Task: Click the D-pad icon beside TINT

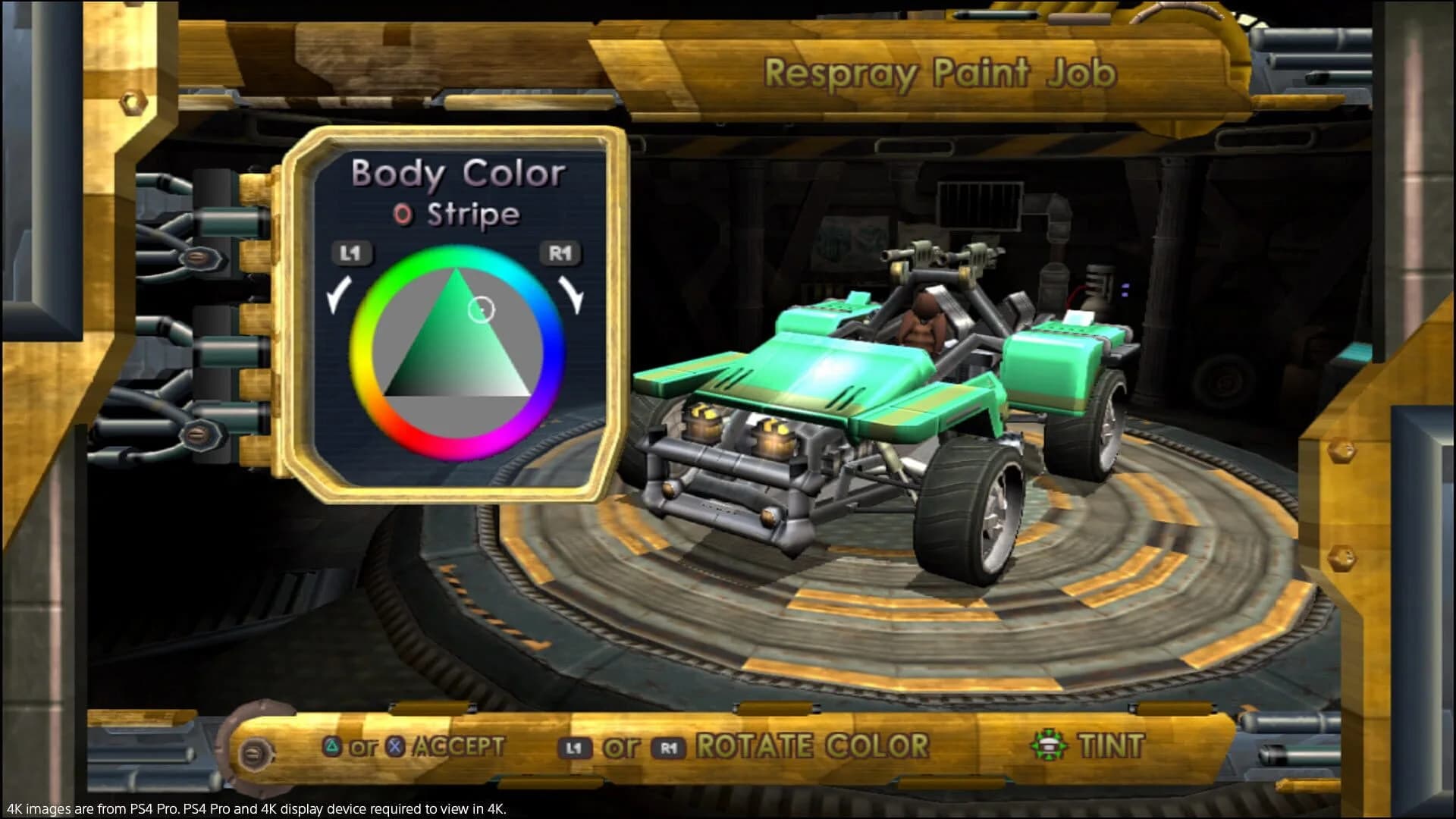Action: (1047, 745)
